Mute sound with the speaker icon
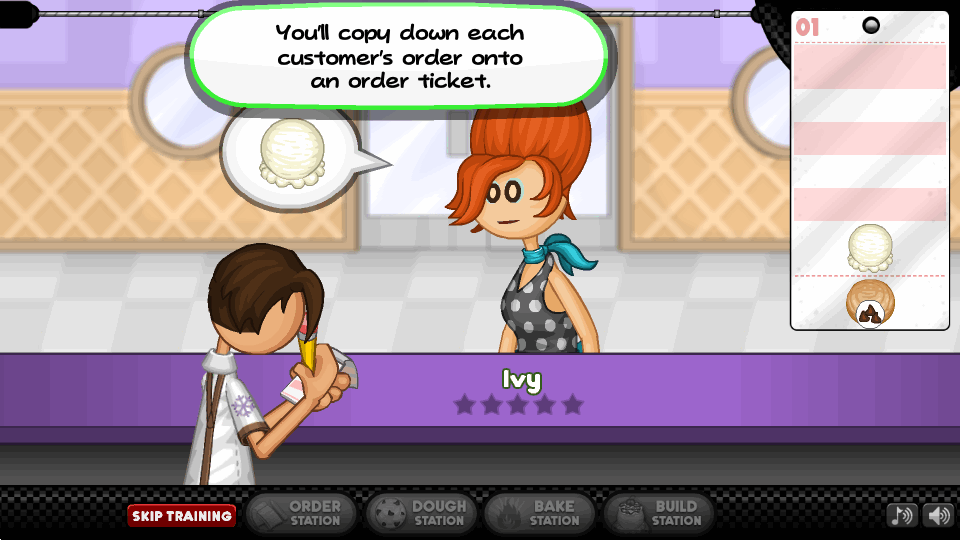 (x=938, y=515)
